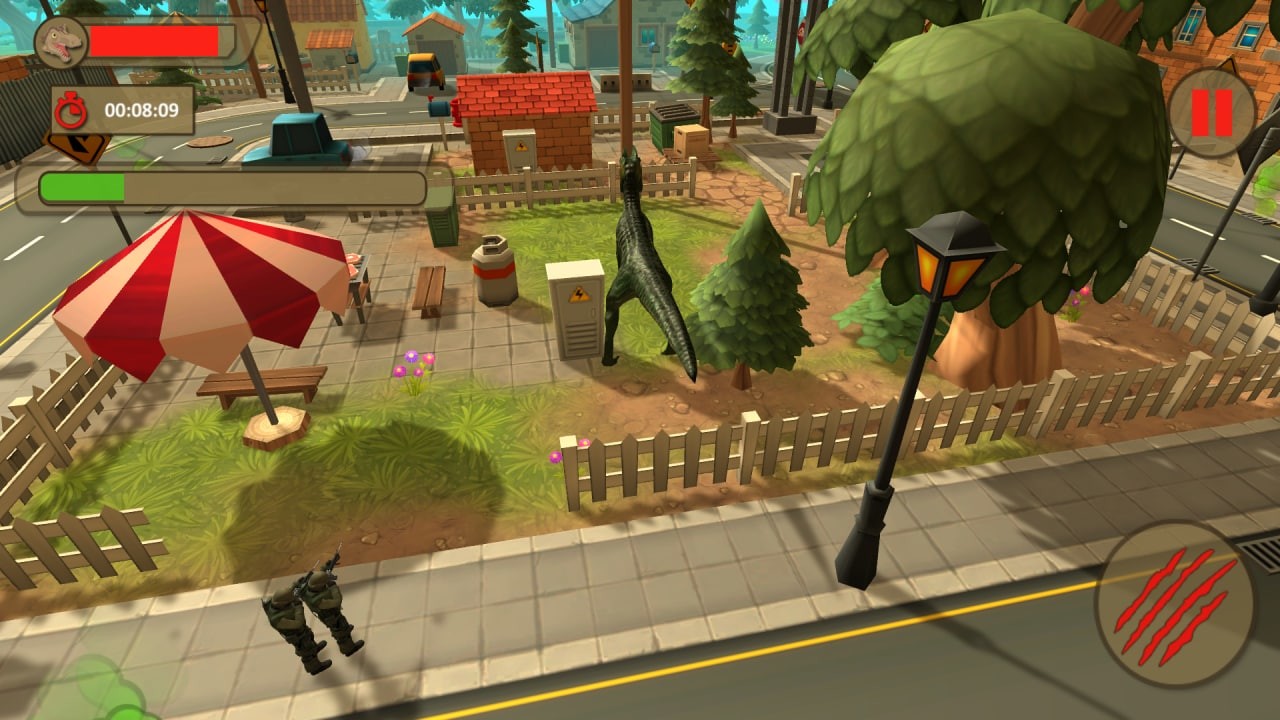Click the electrical box with warning sticker
Image resolution: width=1280 pixels, height=720 pixels.
click(x=573, y=310)
